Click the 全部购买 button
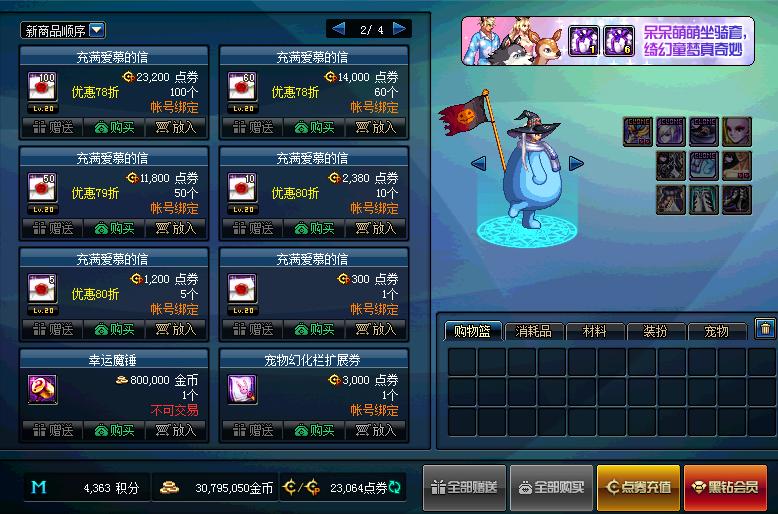Image resolution: width=778 pixels, height=514 pixels. [x=551, y=487]
